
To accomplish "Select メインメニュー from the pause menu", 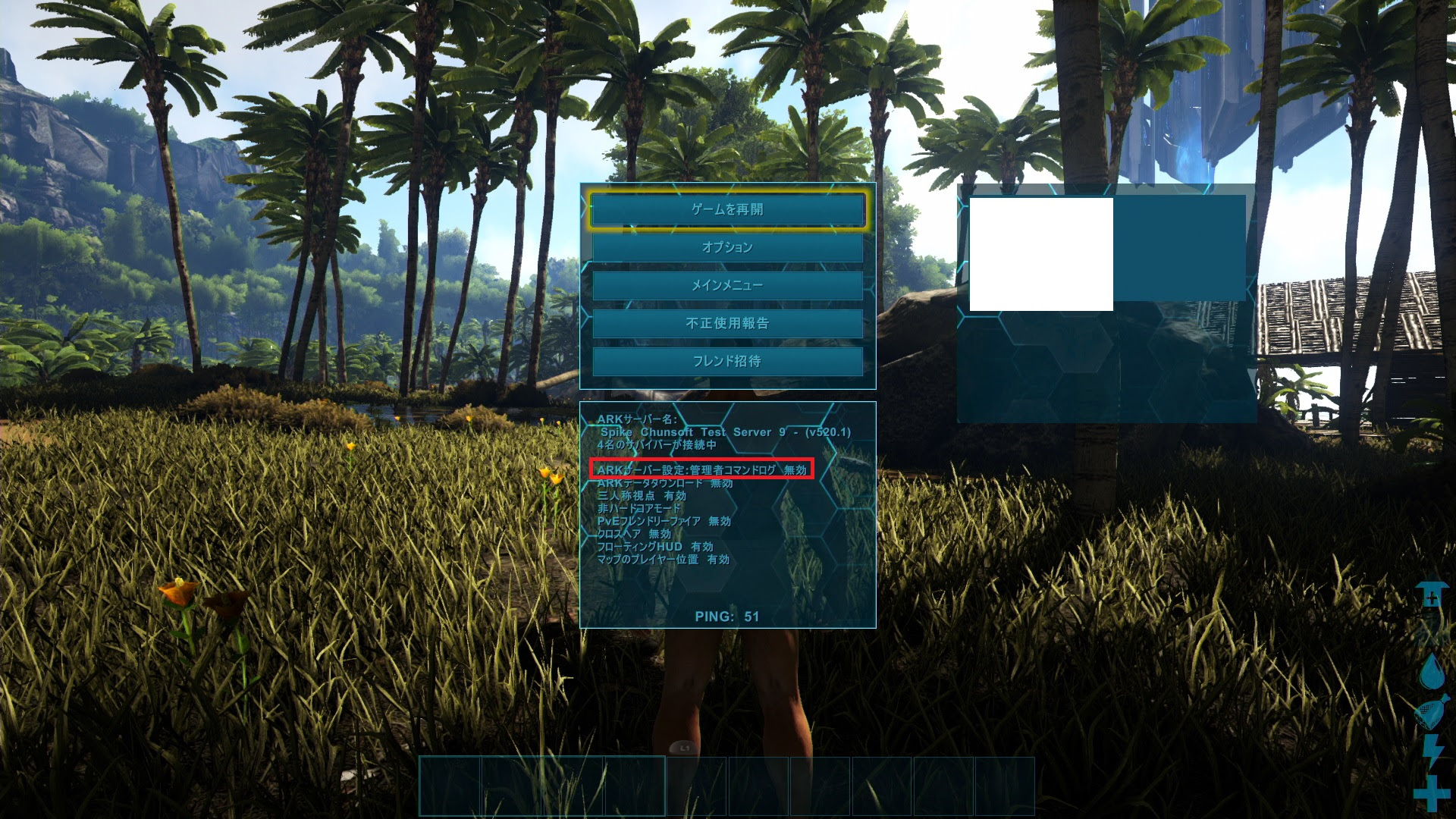I will point(726,285).
